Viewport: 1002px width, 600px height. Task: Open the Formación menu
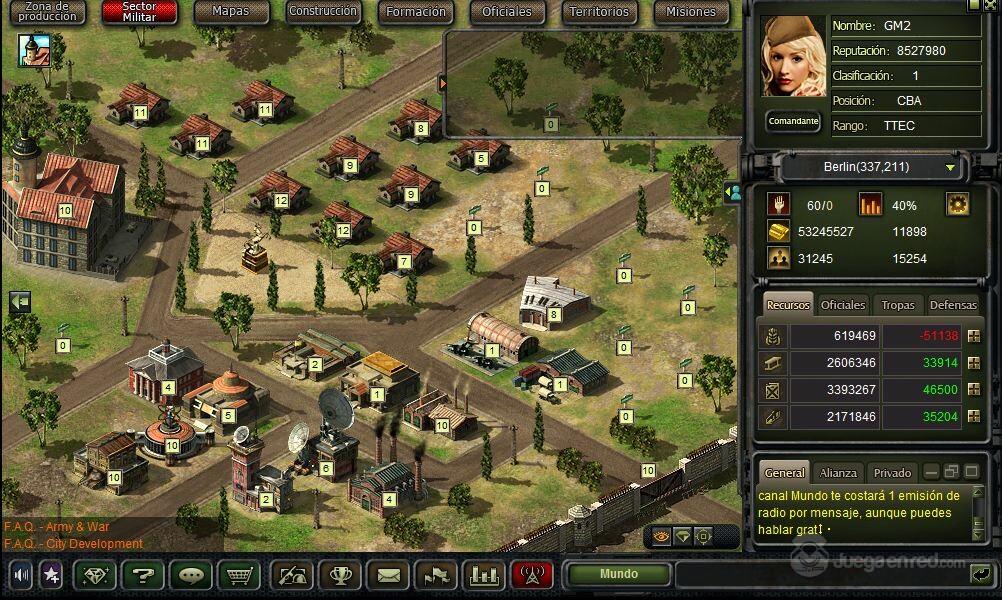(415, 12)
